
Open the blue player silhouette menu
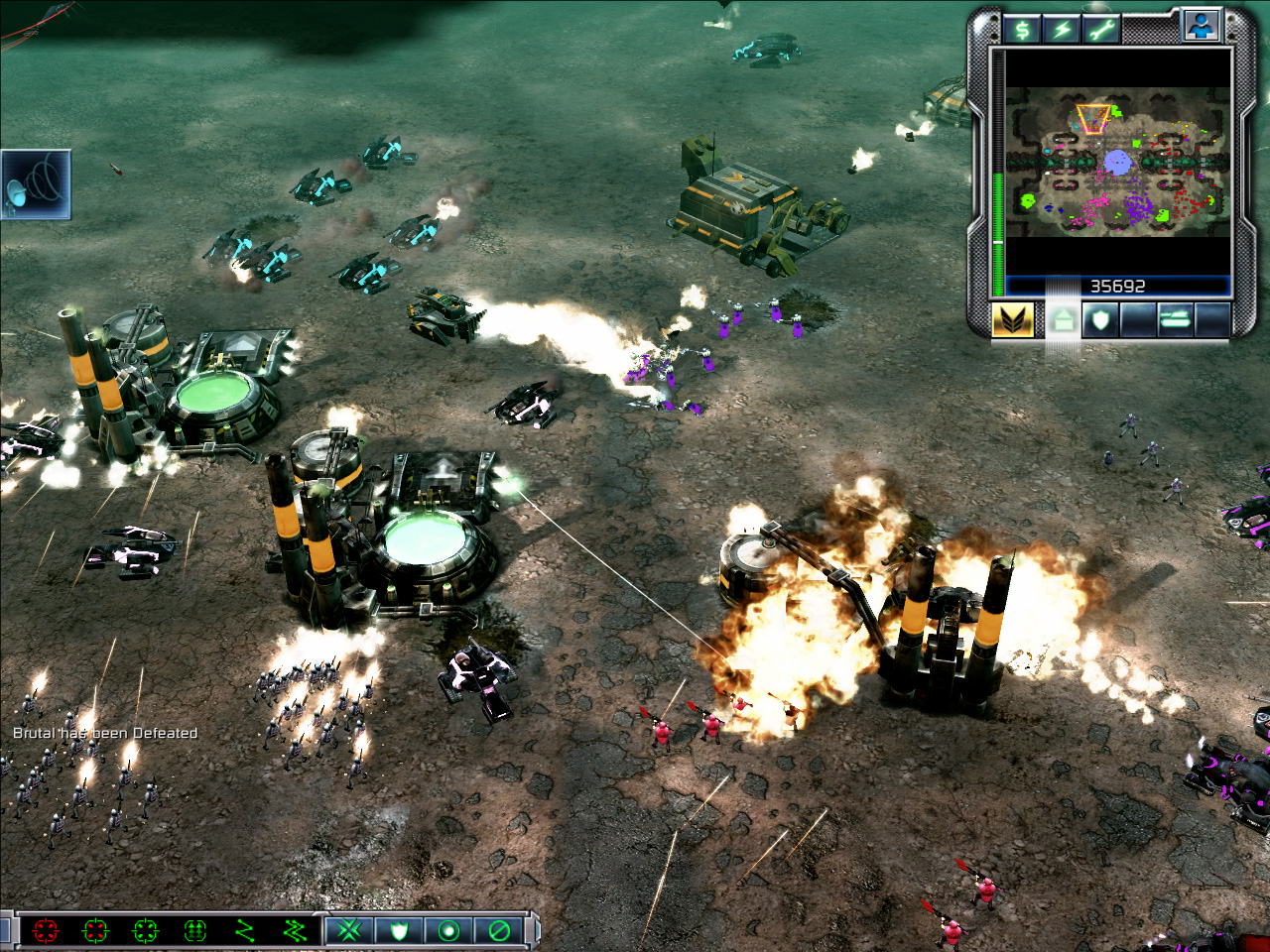coord(1201,26)
